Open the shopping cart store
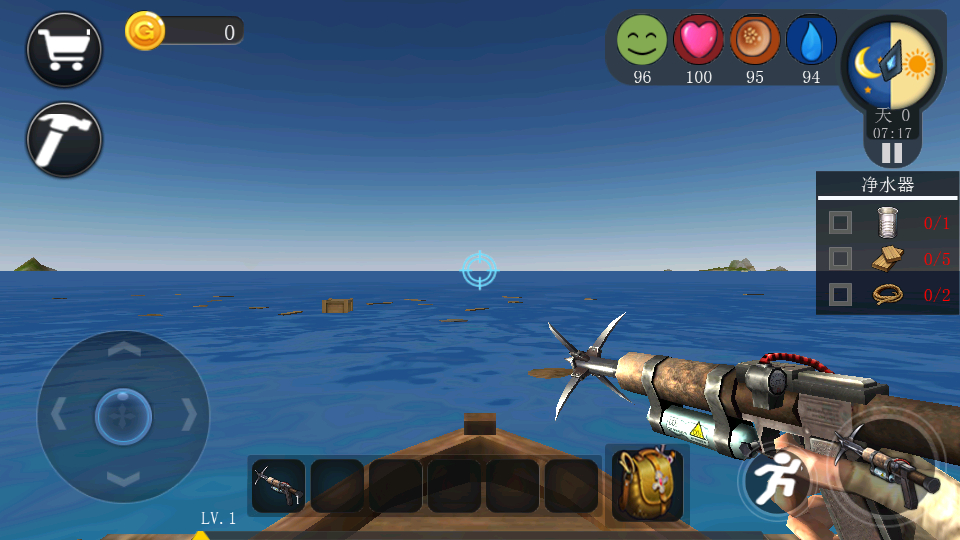 click(64, 49)
